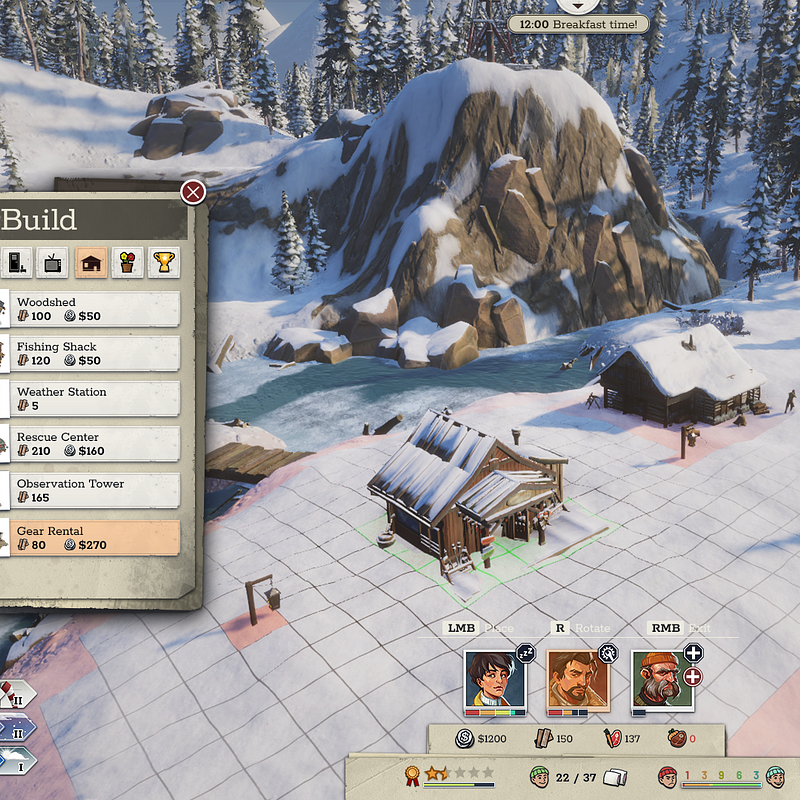The width and height of the screenshot is (800, 800).
Task: Click the gear badge on the bearded portrait
Action: [x=609, y=653]
